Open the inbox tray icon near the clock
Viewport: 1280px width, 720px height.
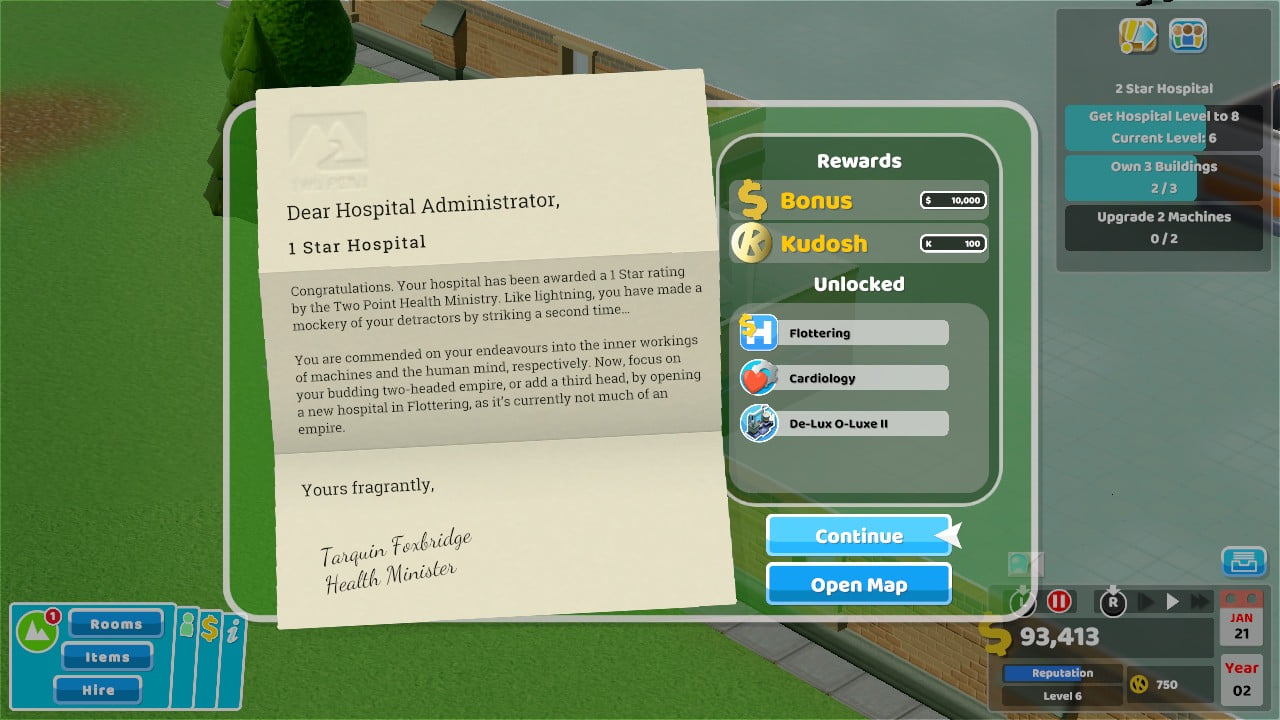(x=1244, y=562)
